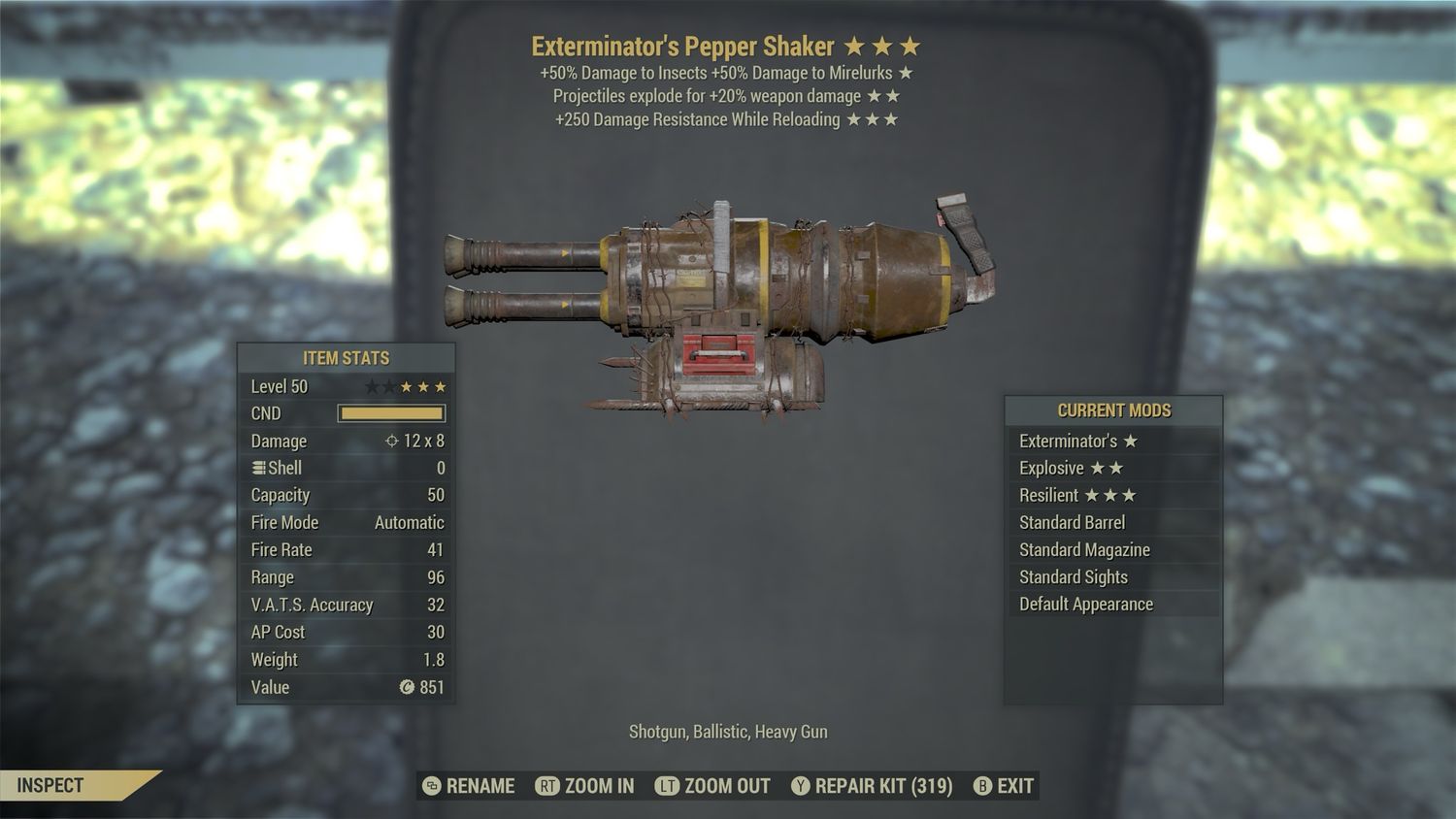Select the Exterminator's mod row
The image size is (1456, 819).
point(1112,441)
